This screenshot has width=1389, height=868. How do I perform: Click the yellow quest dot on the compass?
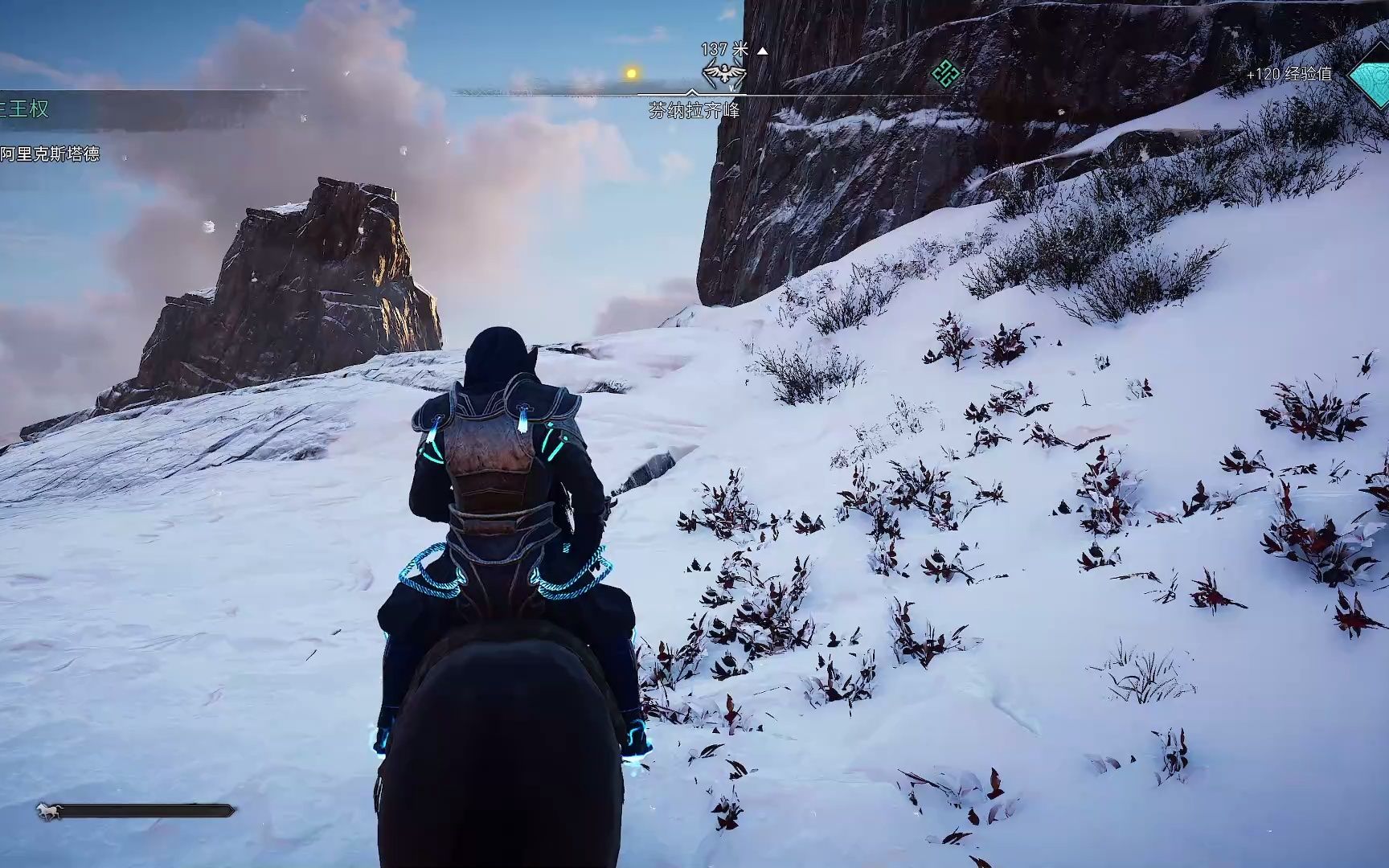click(x=632, y=74)
